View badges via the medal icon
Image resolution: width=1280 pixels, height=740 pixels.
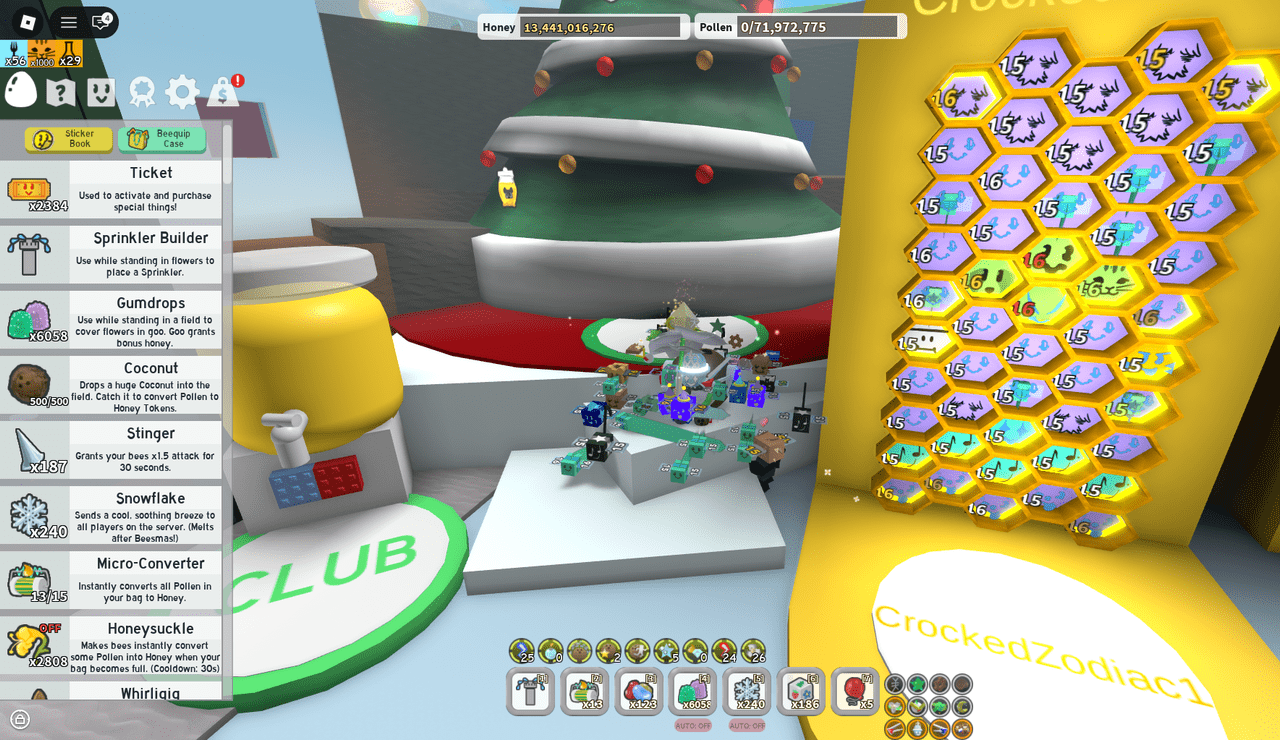pos(140,90)
